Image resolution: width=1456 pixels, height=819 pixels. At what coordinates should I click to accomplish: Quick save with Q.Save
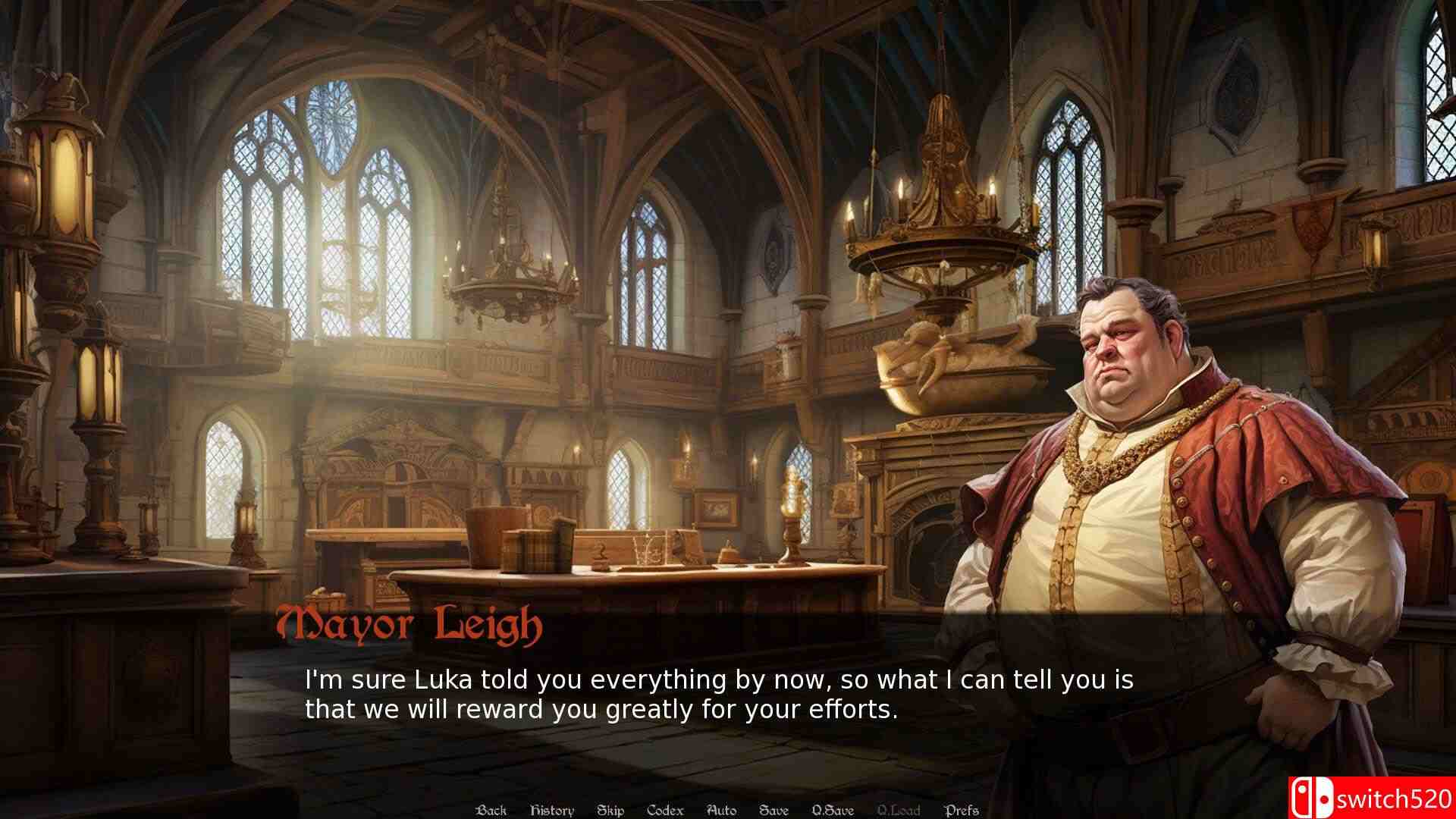point(833,810)
